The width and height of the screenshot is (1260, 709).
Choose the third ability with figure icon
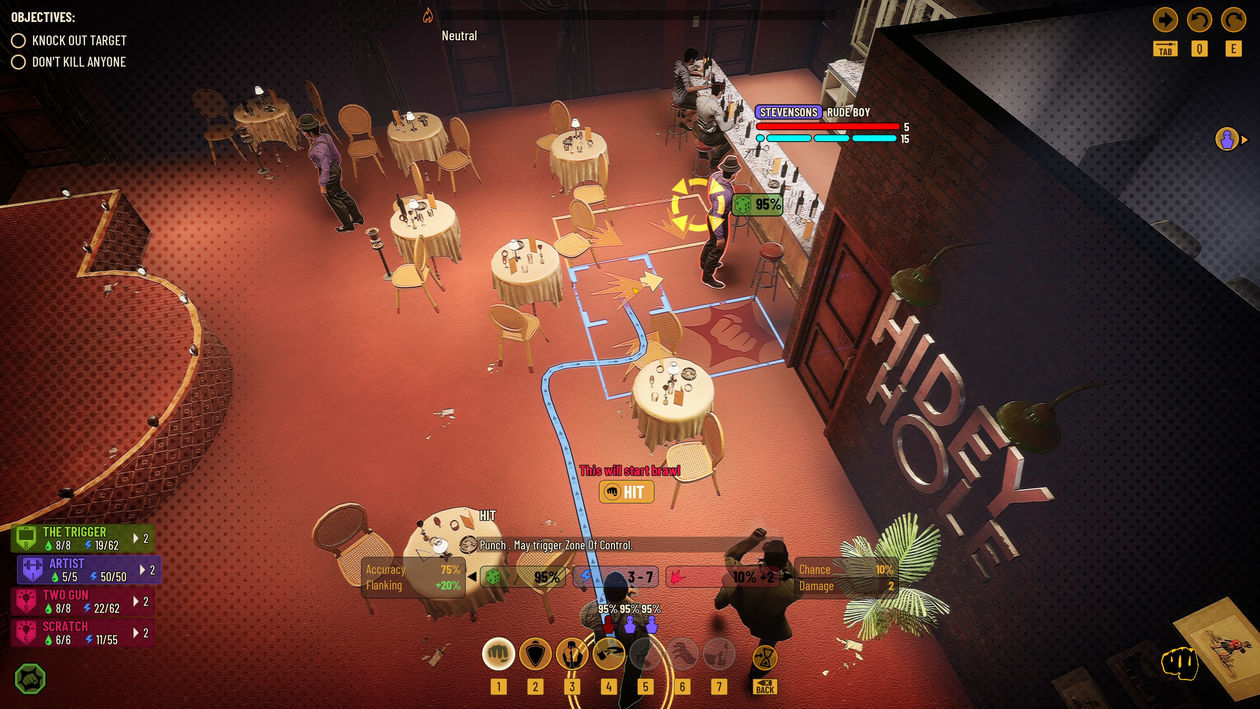pyautogui.click(x=572, y=654)
